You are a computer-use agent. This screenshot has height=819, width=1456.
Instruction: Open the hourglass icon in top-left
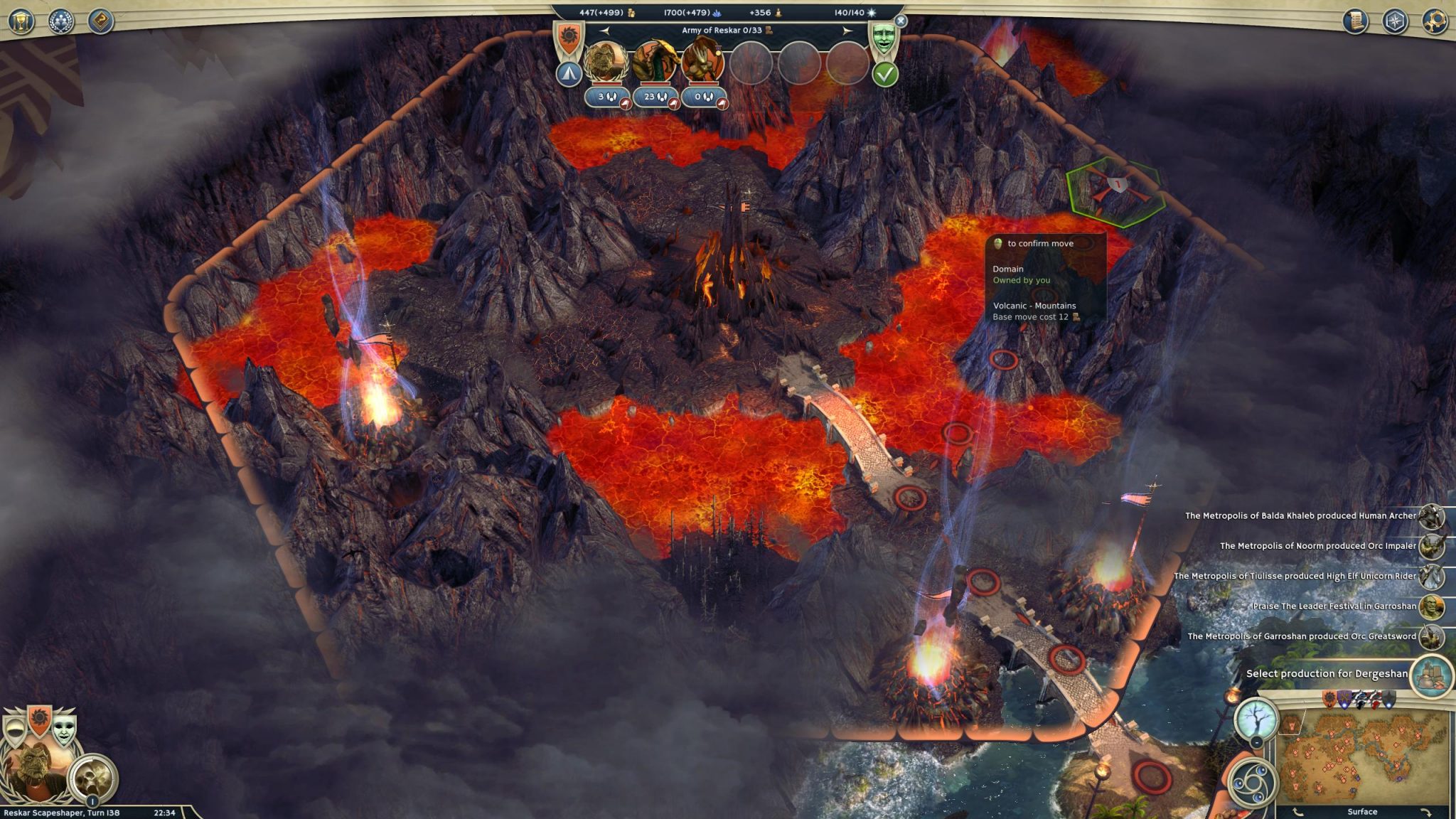(x=21, y=21)
